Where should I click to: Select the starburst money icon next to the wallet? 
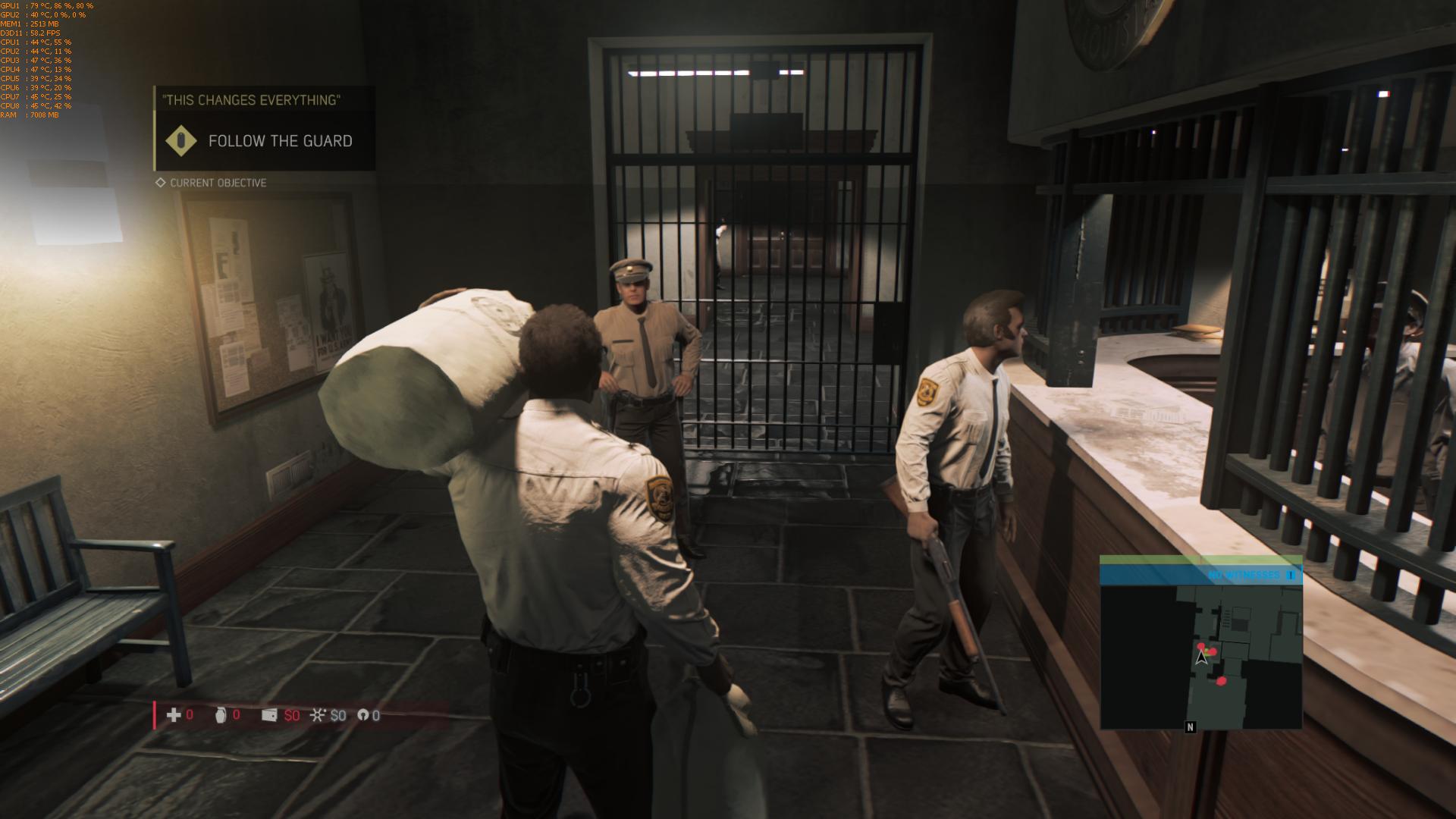[x=318, y=715]
